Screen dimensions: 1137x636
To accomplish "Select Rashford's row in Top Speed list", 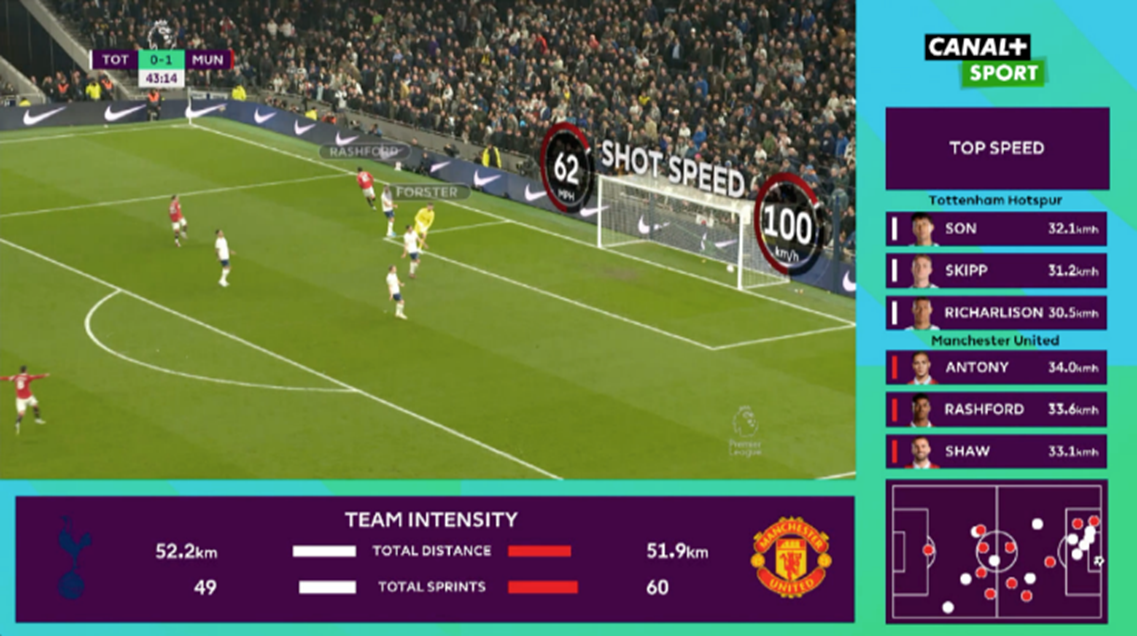I will click(x=996, y=409).
